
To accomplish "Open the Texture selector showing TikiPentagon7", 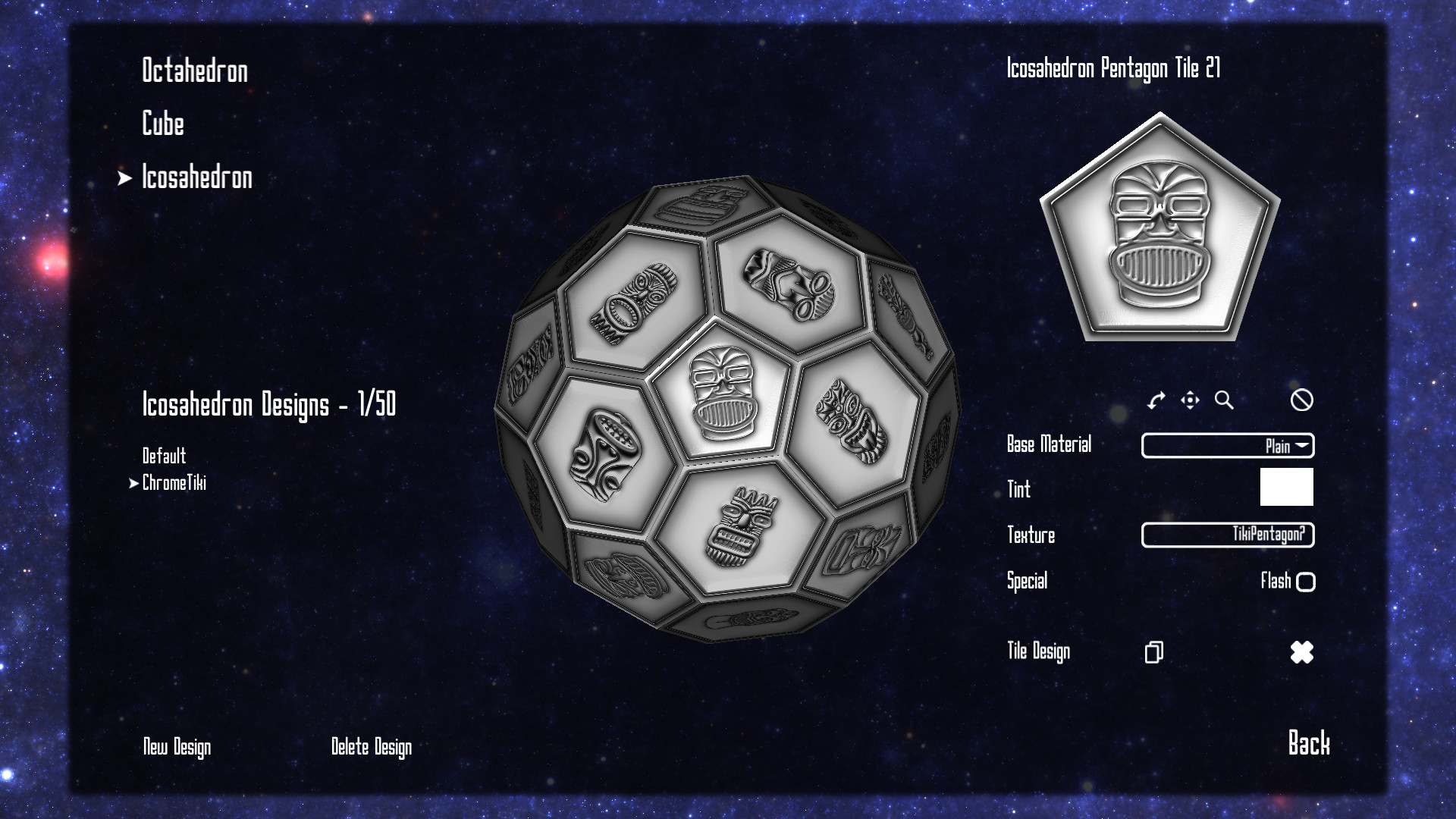I will [1226, 535].
